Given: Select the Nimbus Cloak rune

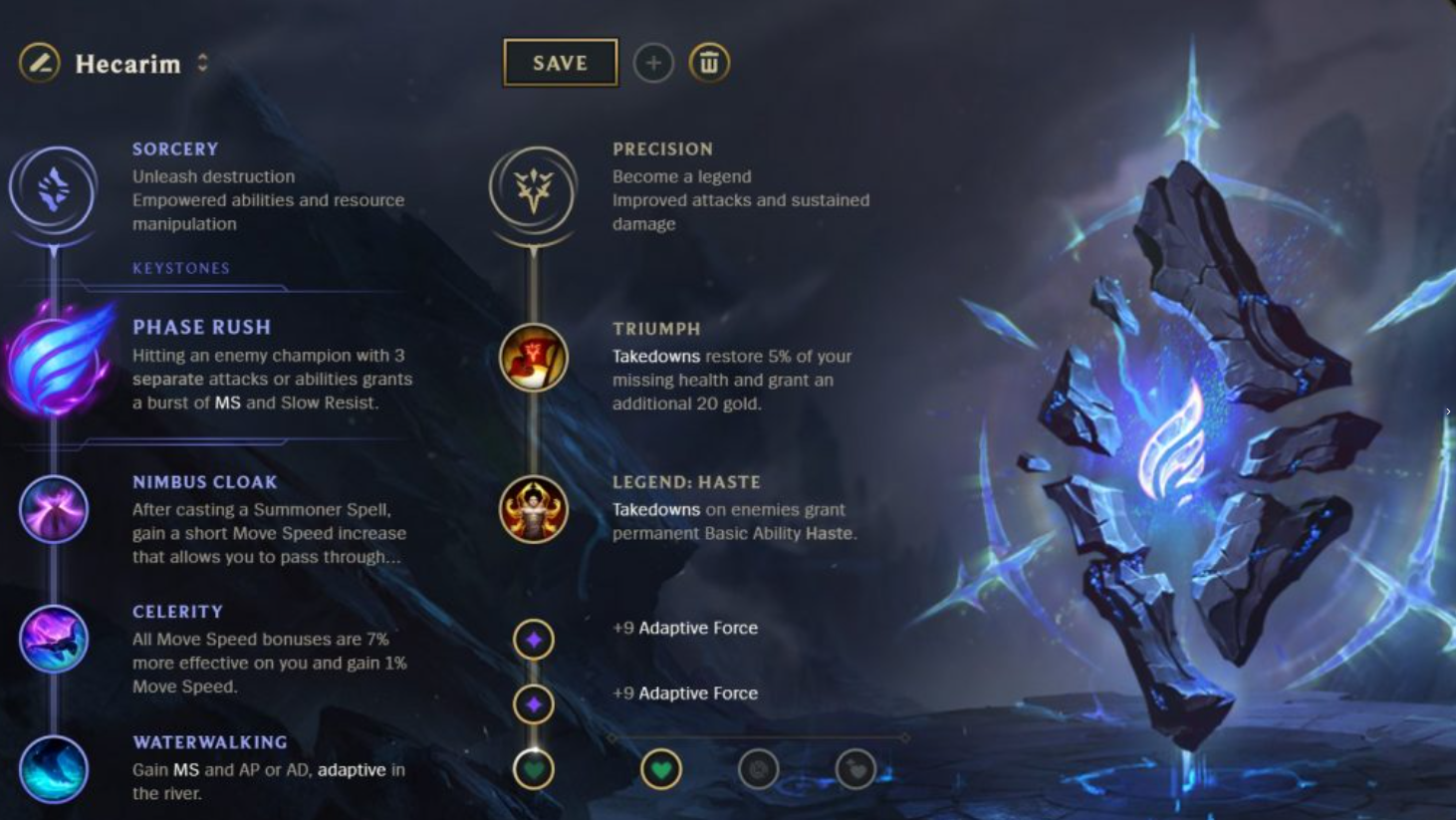Looking at the screenshot, I should [54, 509].
